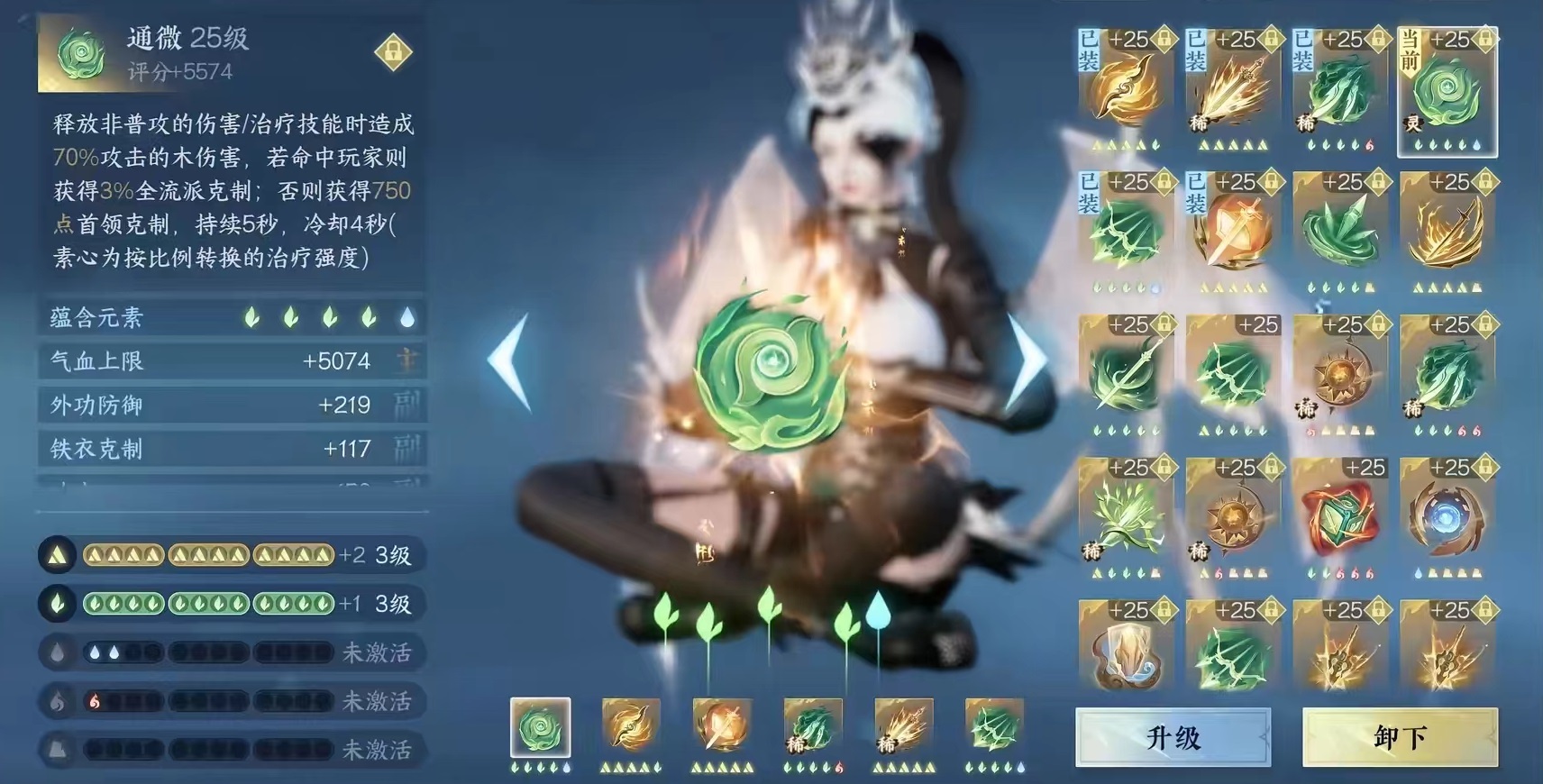Image resolution: width=1543 pixels, height=784 pixels.
Task: Open the gold element row at 3级
Action: click(232, 555)
